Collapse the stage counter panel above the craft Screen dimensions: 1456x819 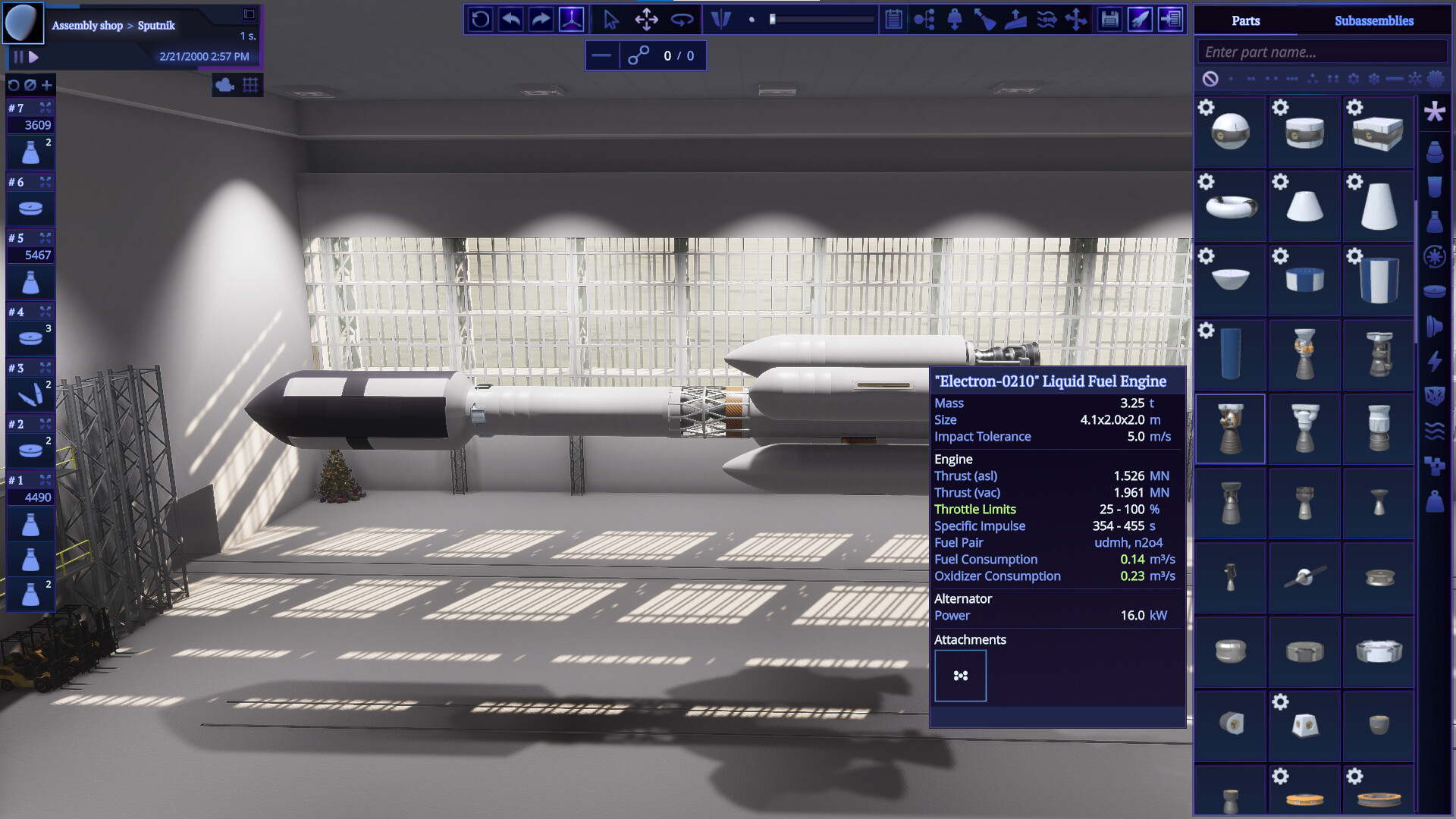pos(603,55)
